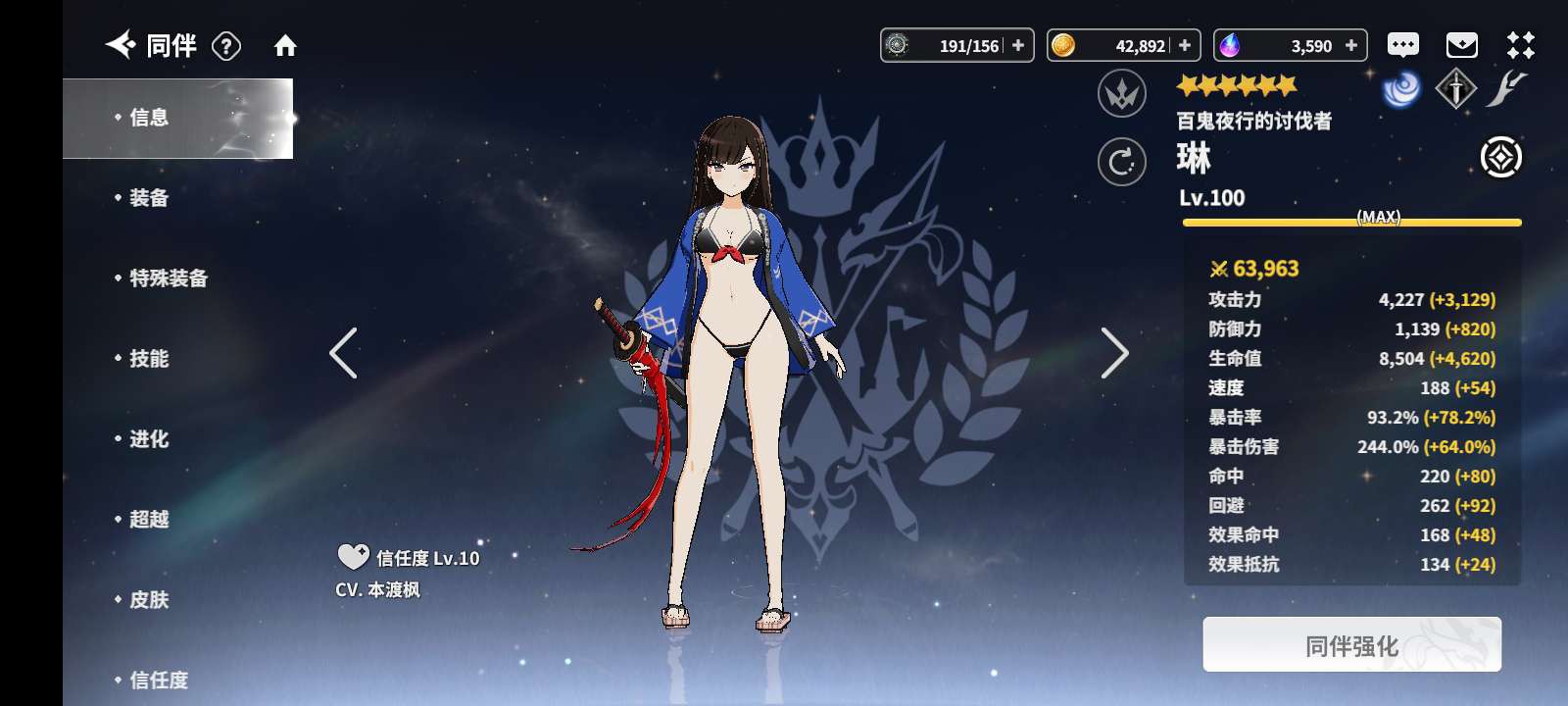Add gold coins with the plus button

pyautogui.click(x=1185, y=45)
